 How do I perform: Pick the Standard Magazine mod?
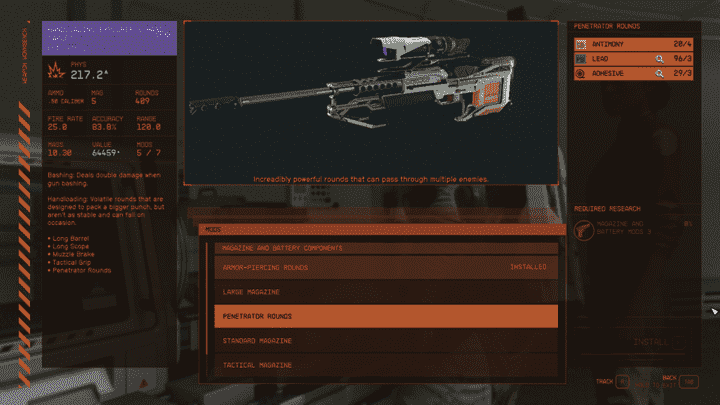click(x=385, y=341)
